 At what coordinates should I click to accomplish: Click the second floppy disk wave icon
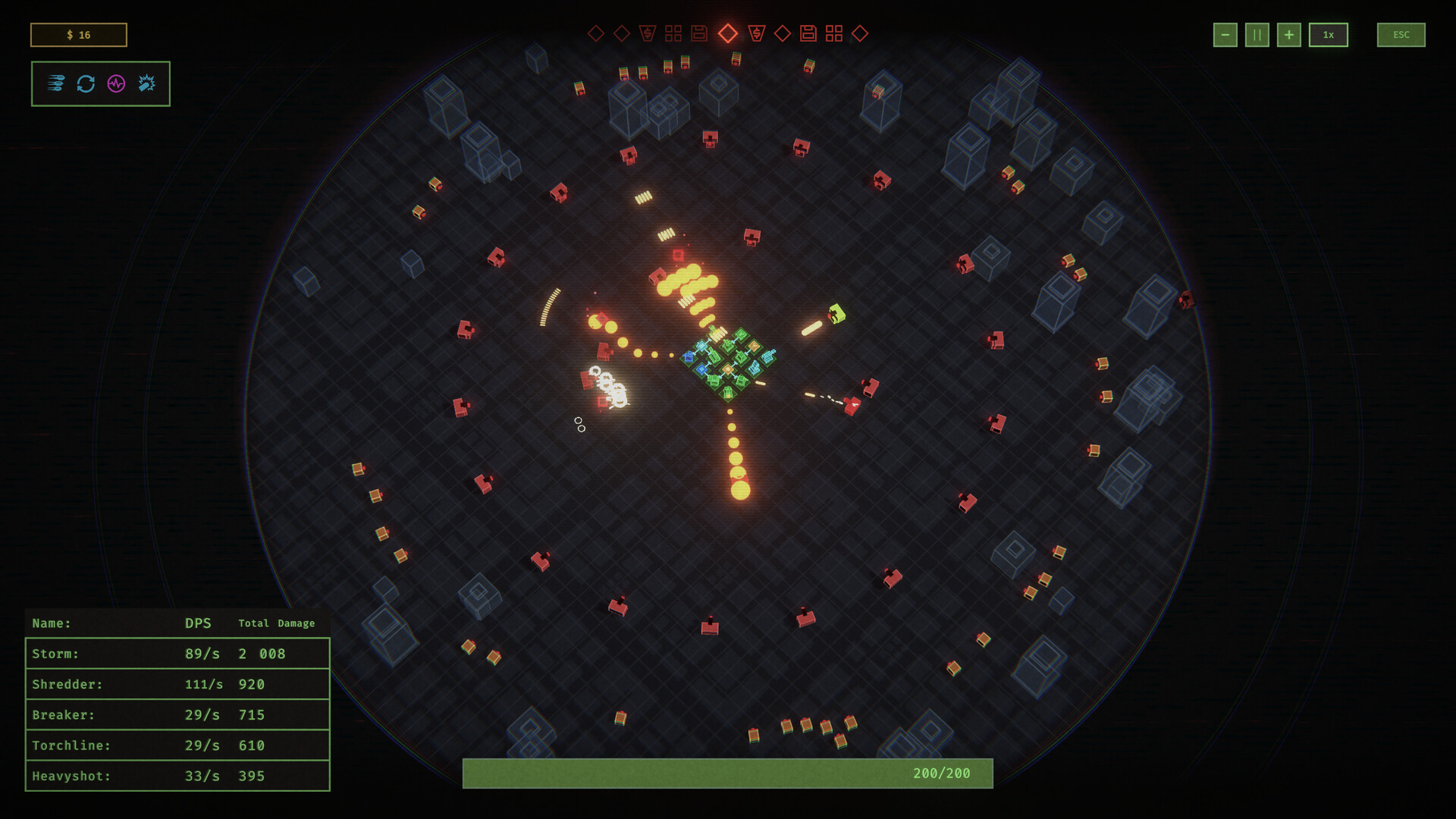click(808, 33)
